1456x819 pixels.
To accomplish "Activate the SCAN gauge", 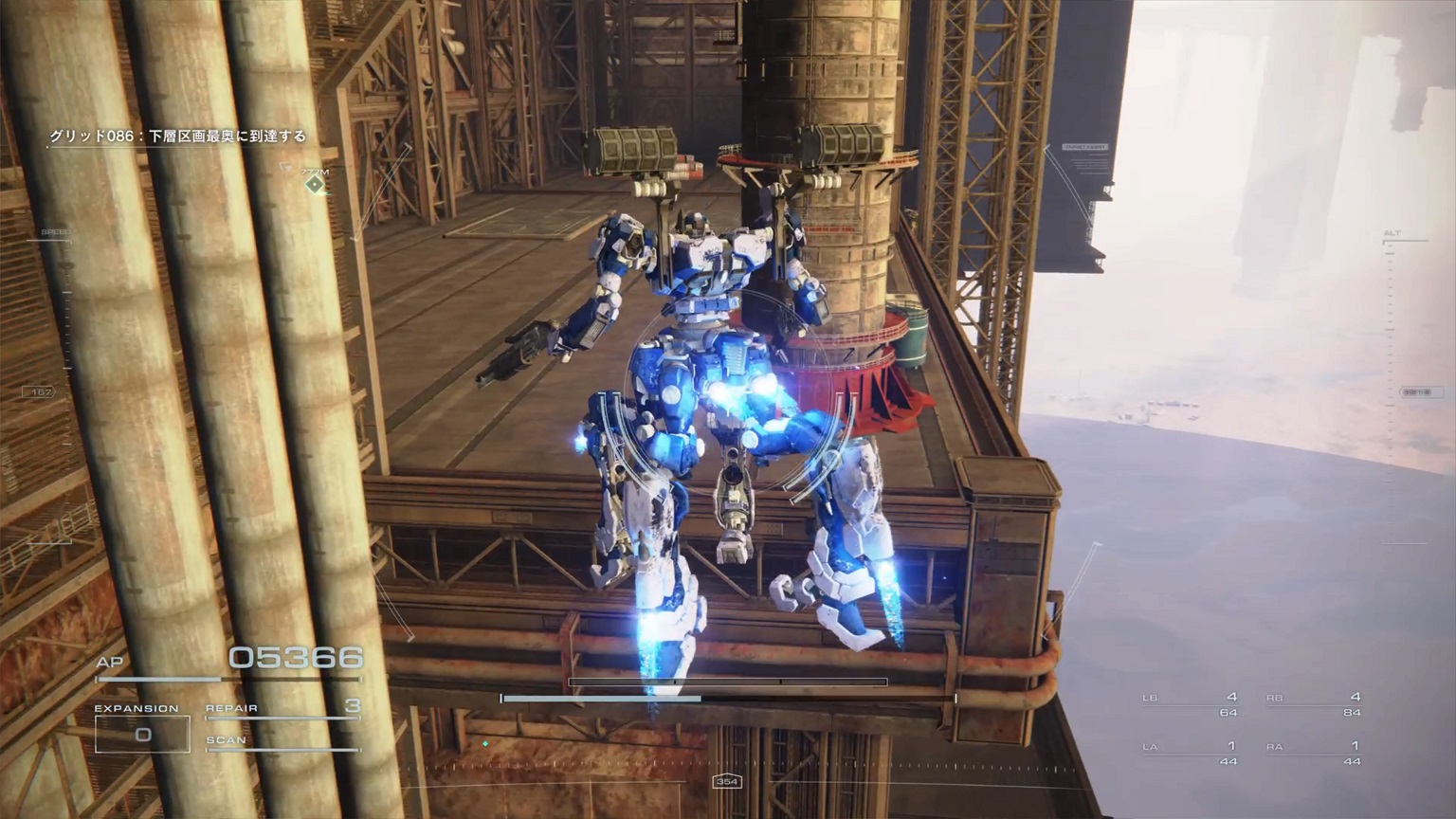I will [282, 742].
